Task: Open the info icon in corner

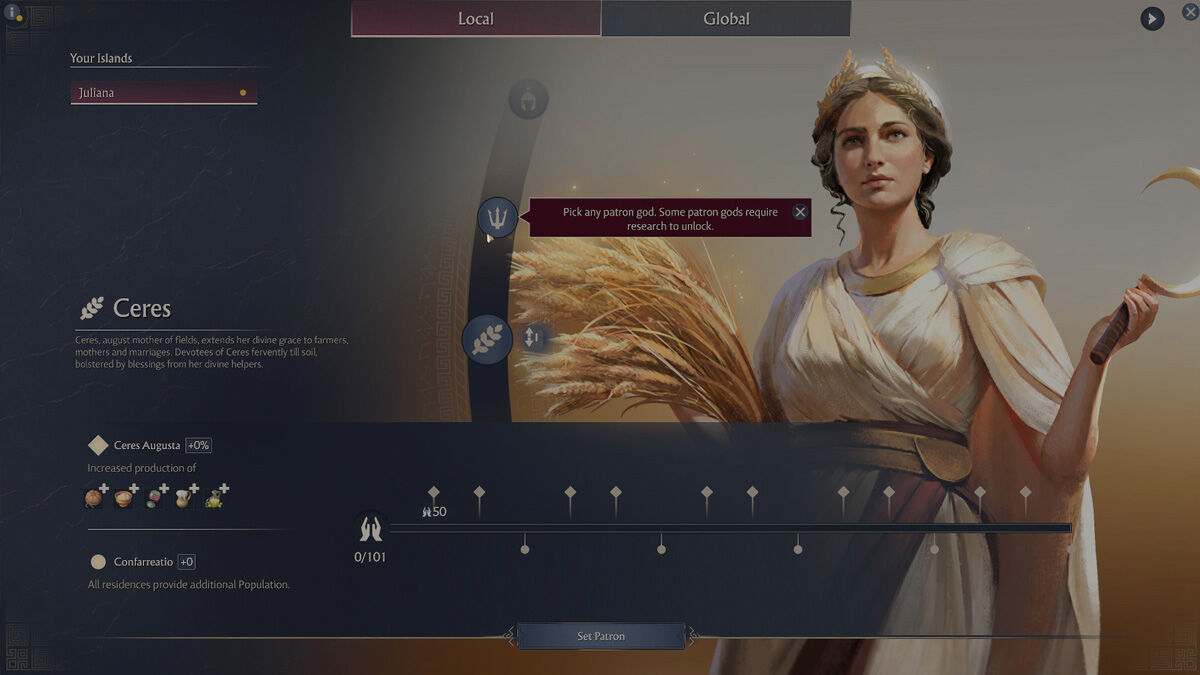Action: click(13, 13)
